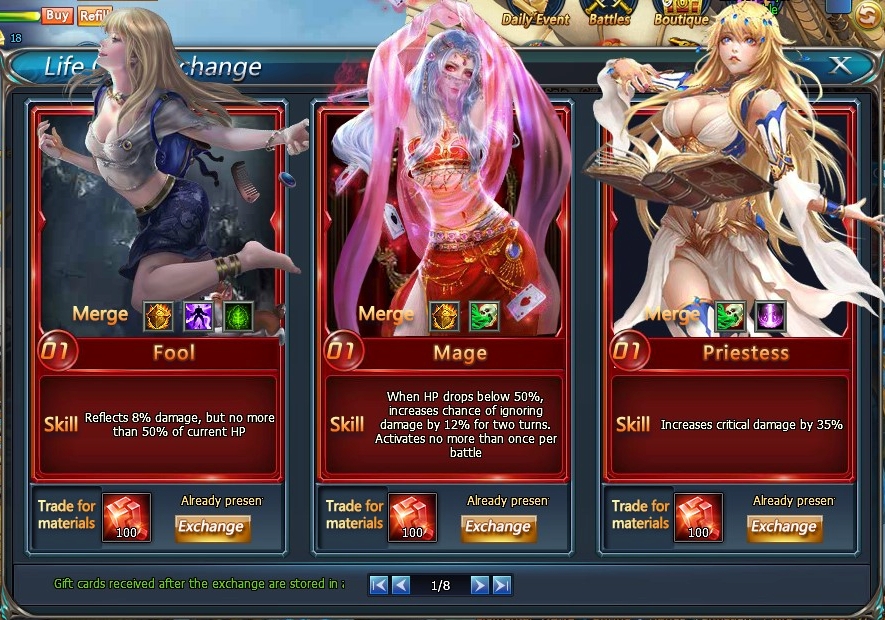This screenshot has width=885, height=620.
Task: Click the purple flame merge icon on Priestess
Action: pyautogui.click(x=770, y=316)
